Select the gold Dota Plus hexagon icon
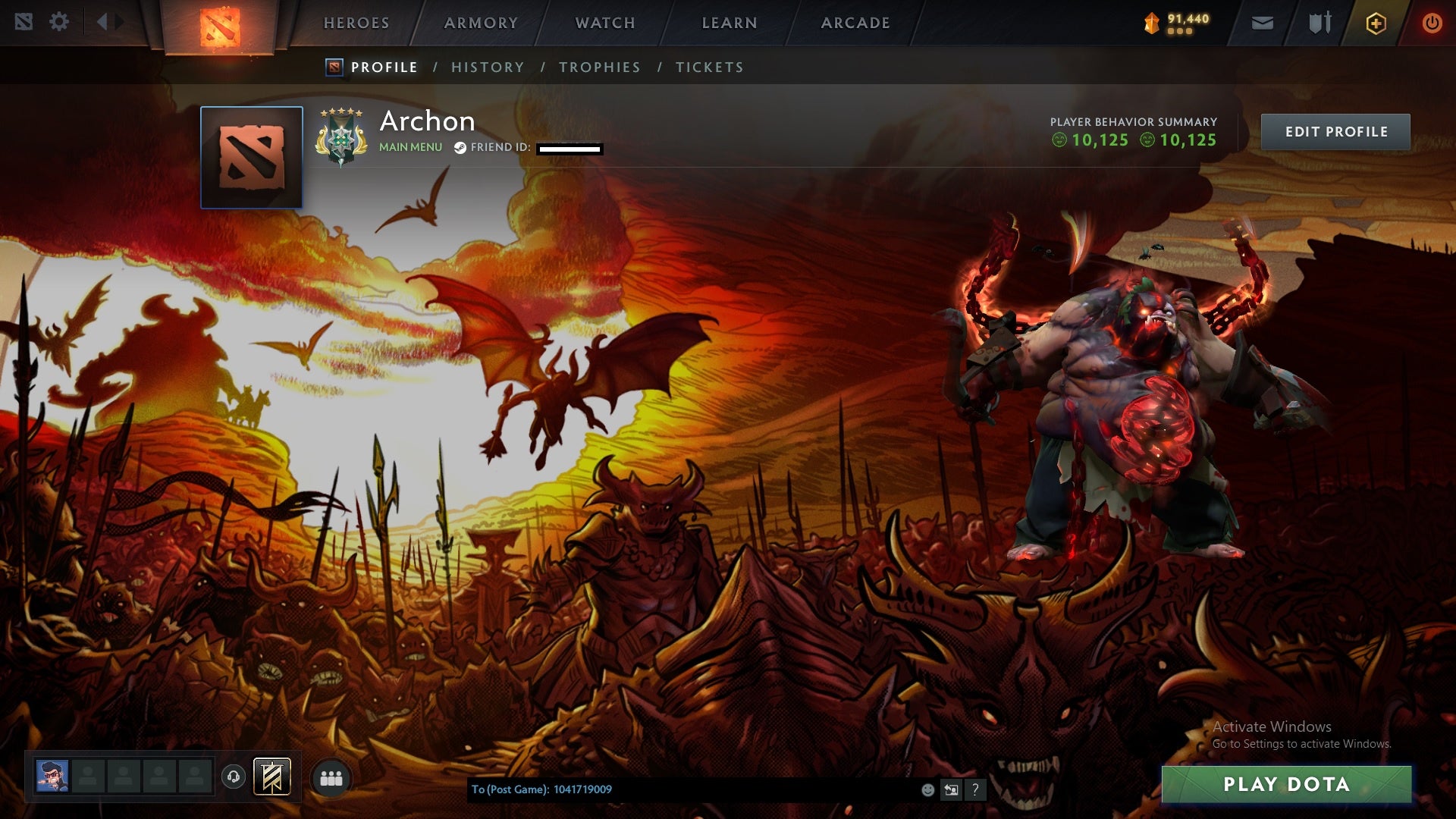Image resolution: width=1456 pixels, height=819 pixels. [x=1374, y=22]
